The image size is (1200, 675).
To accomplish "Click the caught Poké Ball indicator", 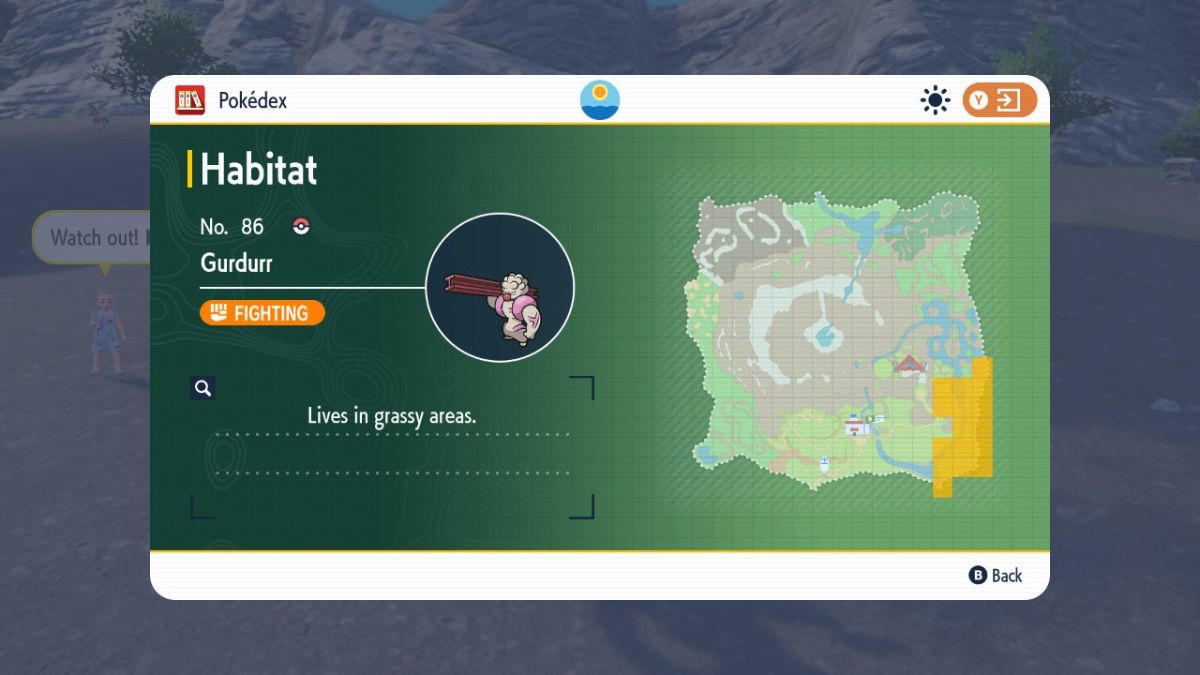I will [x=301, y=227].
